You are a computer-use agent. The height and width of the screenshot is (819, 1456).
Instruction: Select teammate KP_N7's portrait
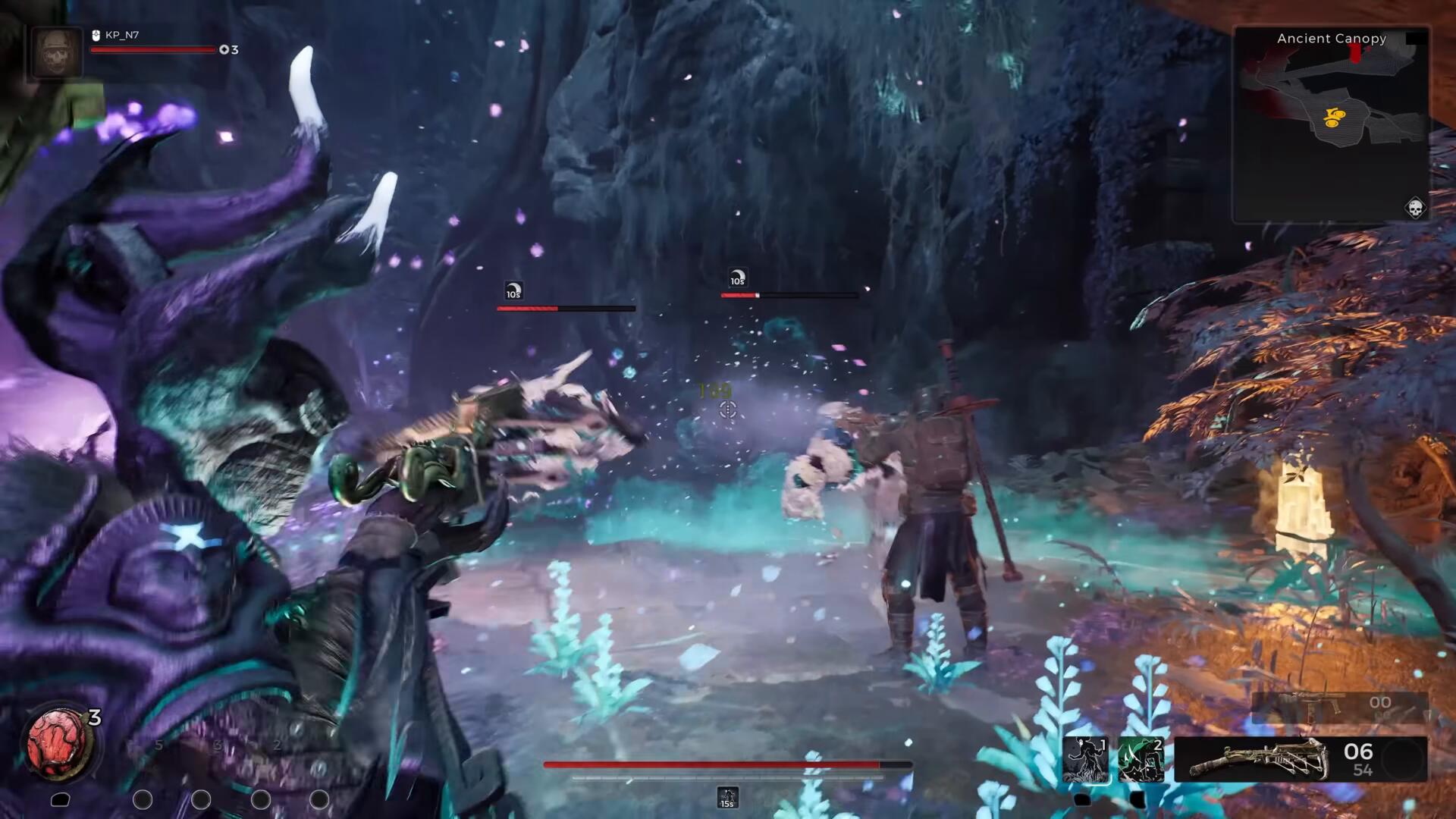56,52
